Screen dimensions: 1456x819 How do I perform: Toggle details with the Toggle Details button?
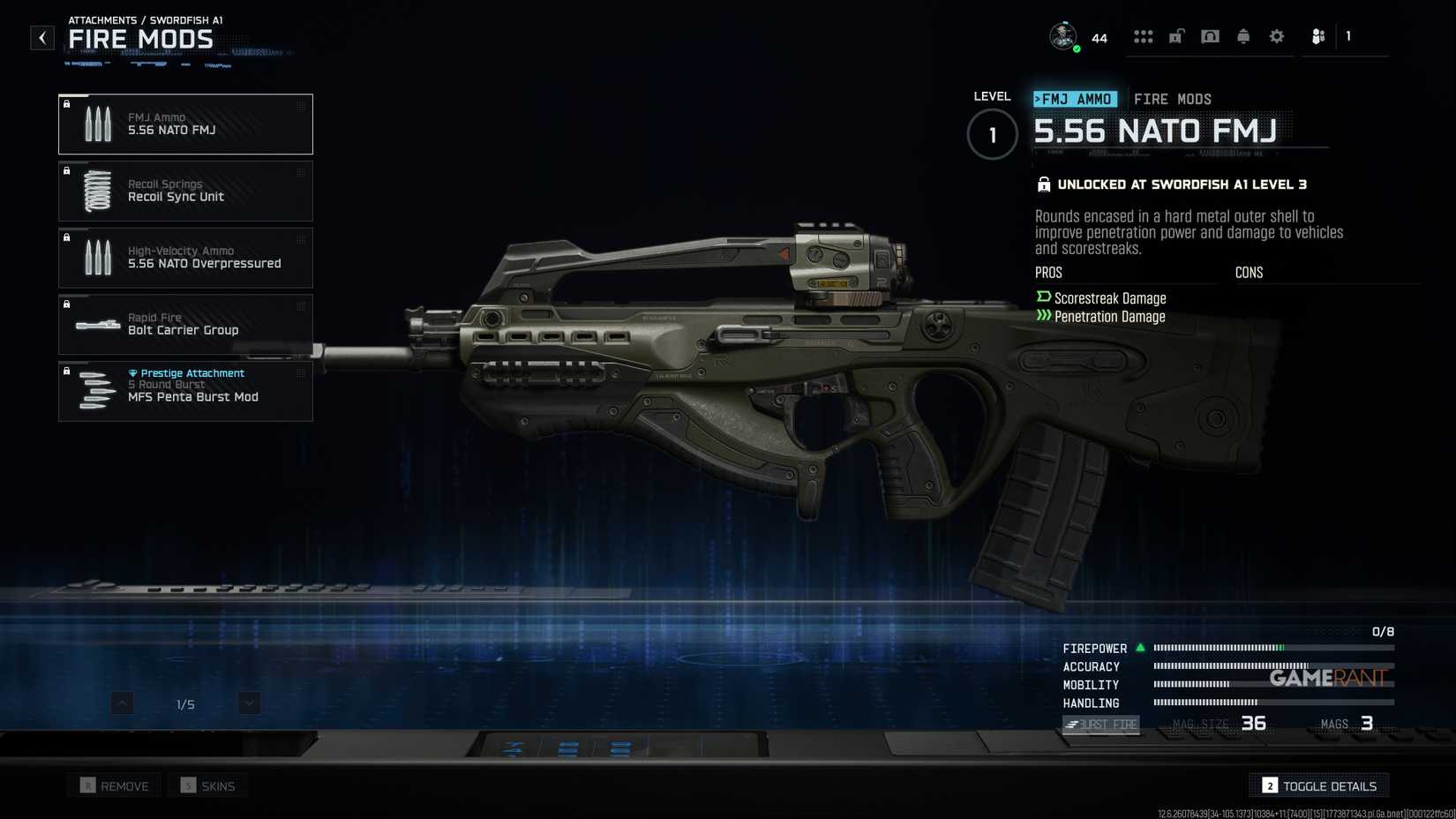tap(1318, 785)
